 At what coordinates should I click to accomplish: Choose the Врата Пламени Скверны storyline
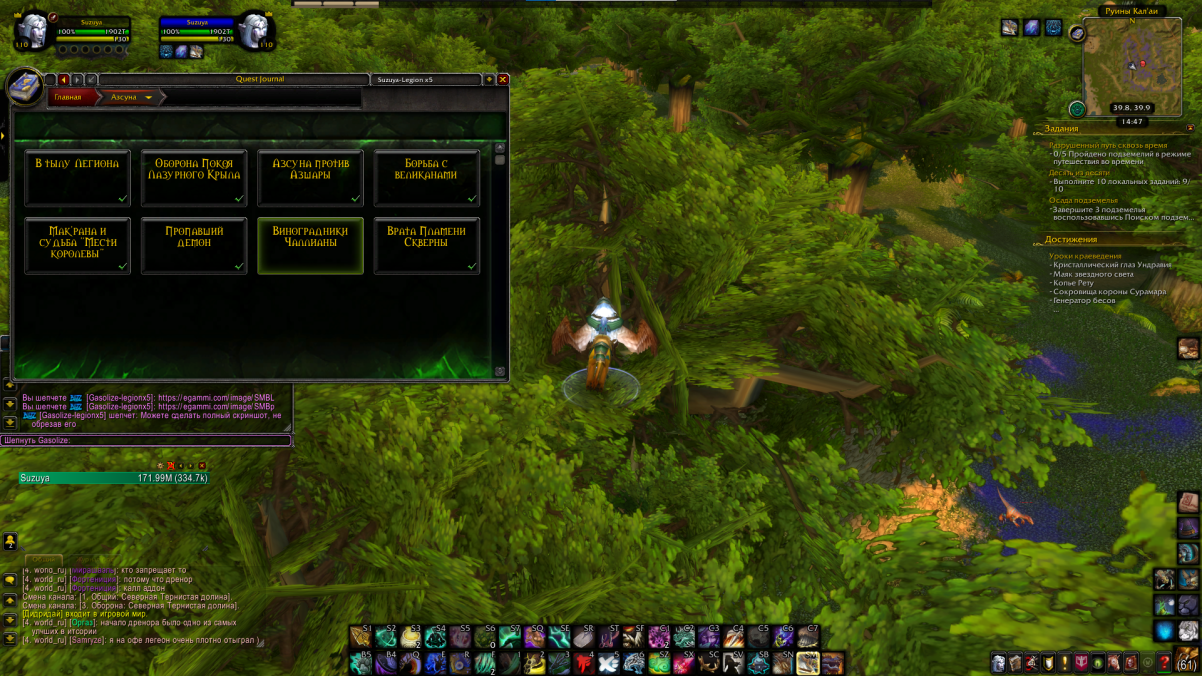(x=427, y=245)
